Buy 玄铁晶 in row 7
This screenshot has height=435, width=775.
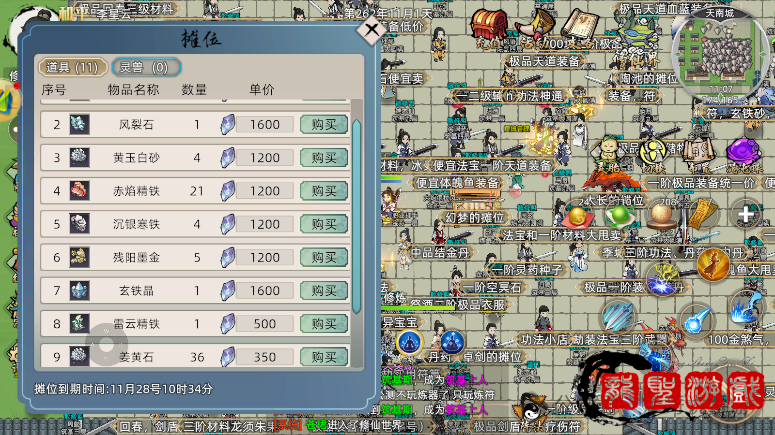[x=324, y=291]
